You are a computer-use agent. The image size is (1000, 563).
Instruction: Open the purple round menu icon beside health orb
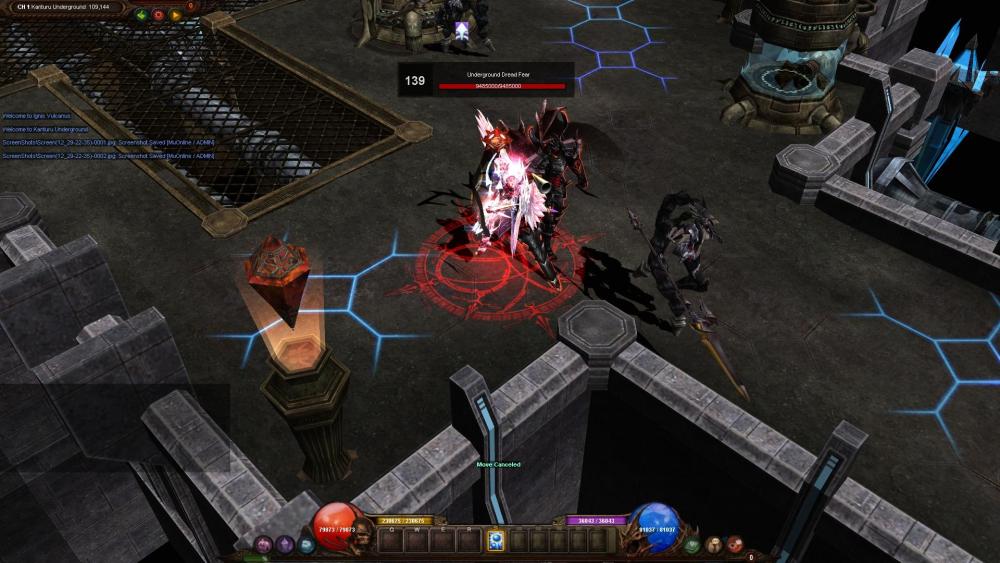pos(265,544)
